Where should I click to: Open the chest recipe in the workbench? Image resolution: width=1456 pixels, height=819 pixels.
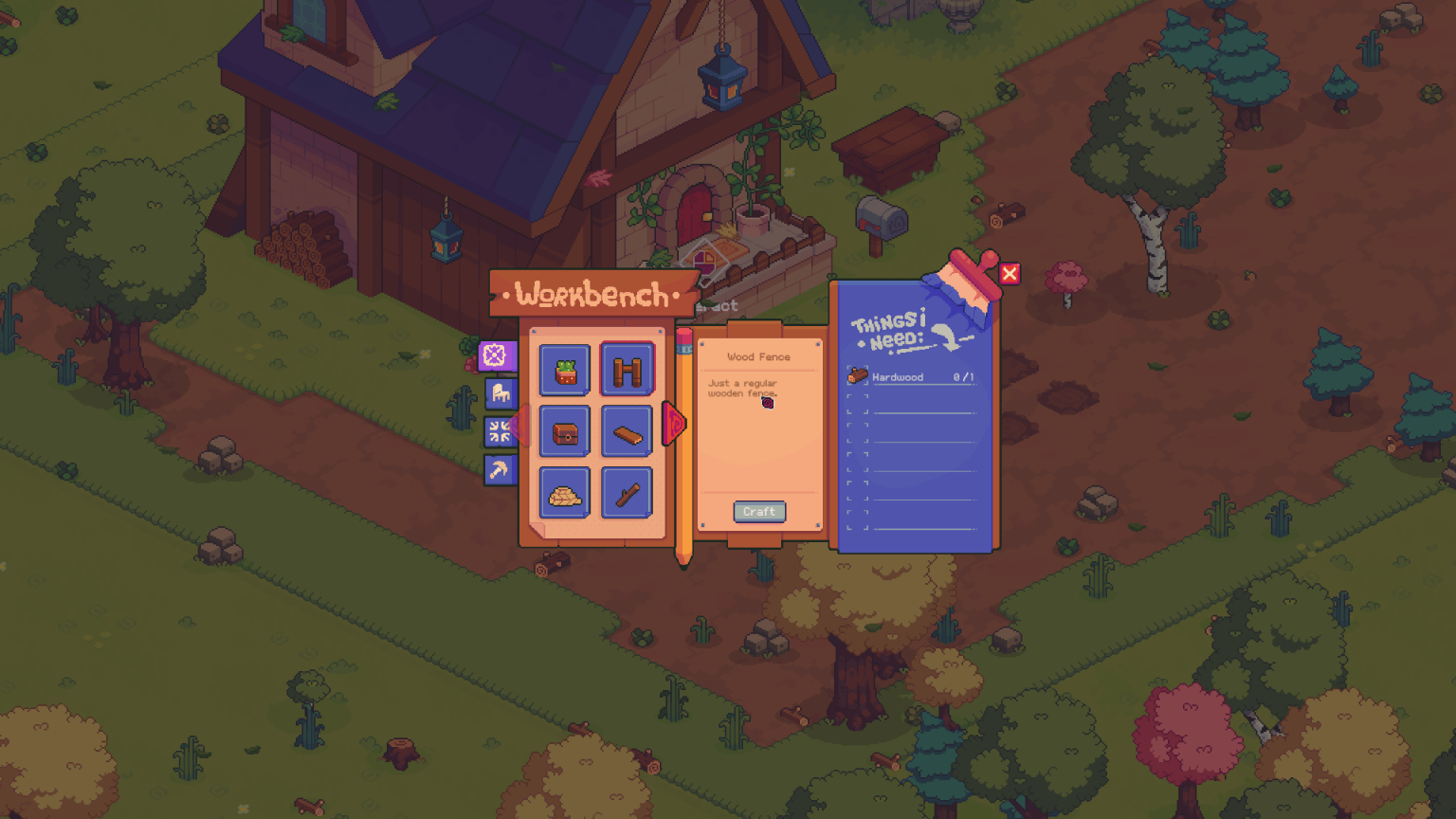pyautogui.click(x=563, y=431)
